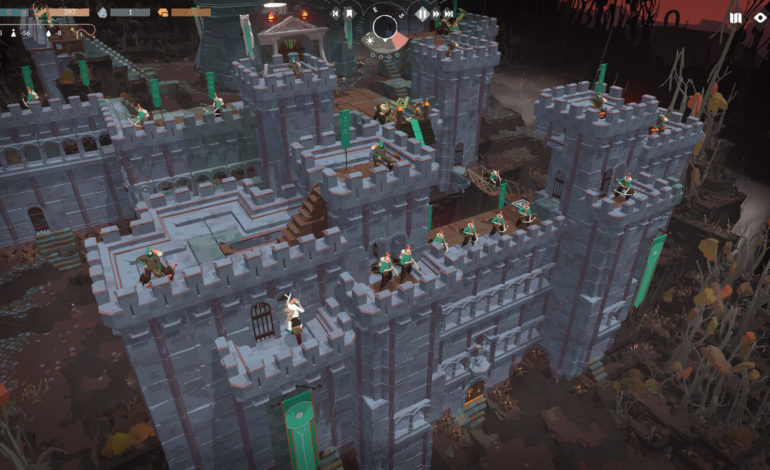The height and width of the screenshot is (470, 770).
Task: Click the banner flag icon
Action: click(x=349, y=14)
